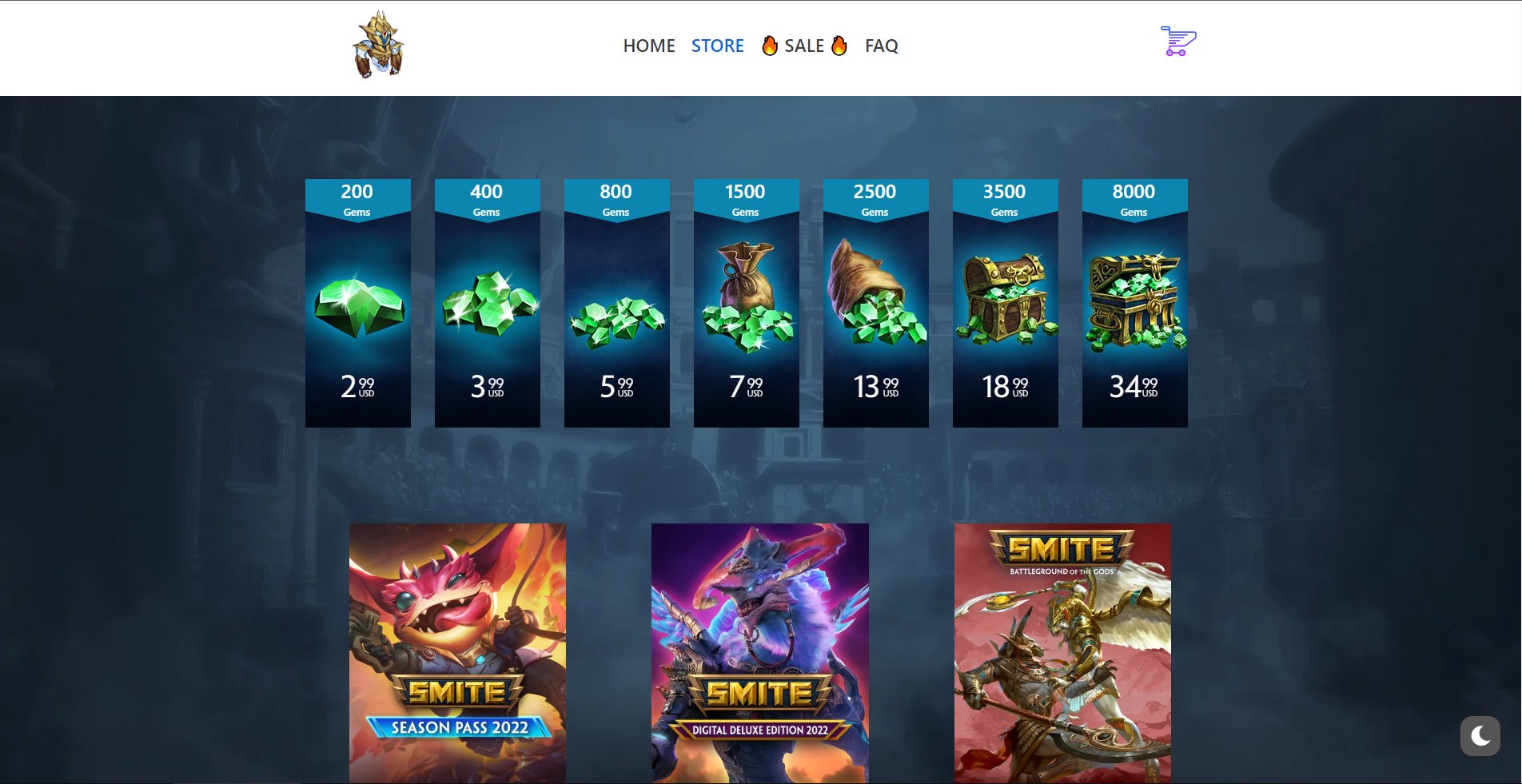Switch to the FAQ page
The width and height of the screenshot is (1522, 784).
[x=880, y=46]
